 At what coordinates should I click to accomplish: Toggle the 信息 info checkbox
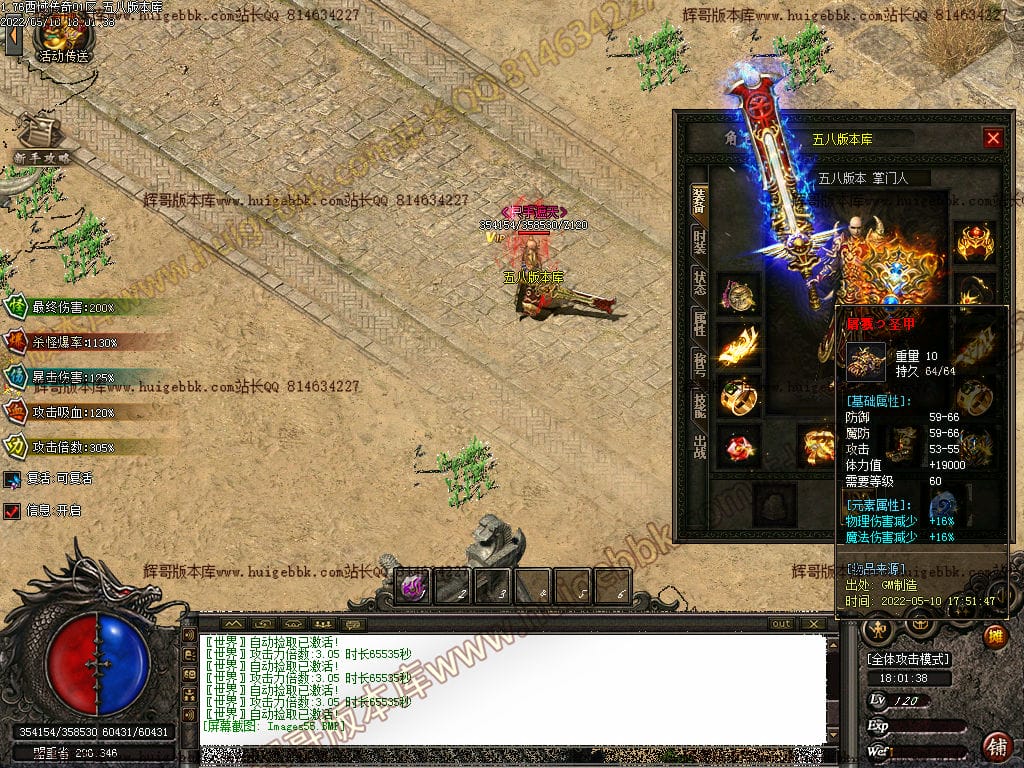[12, 511]
